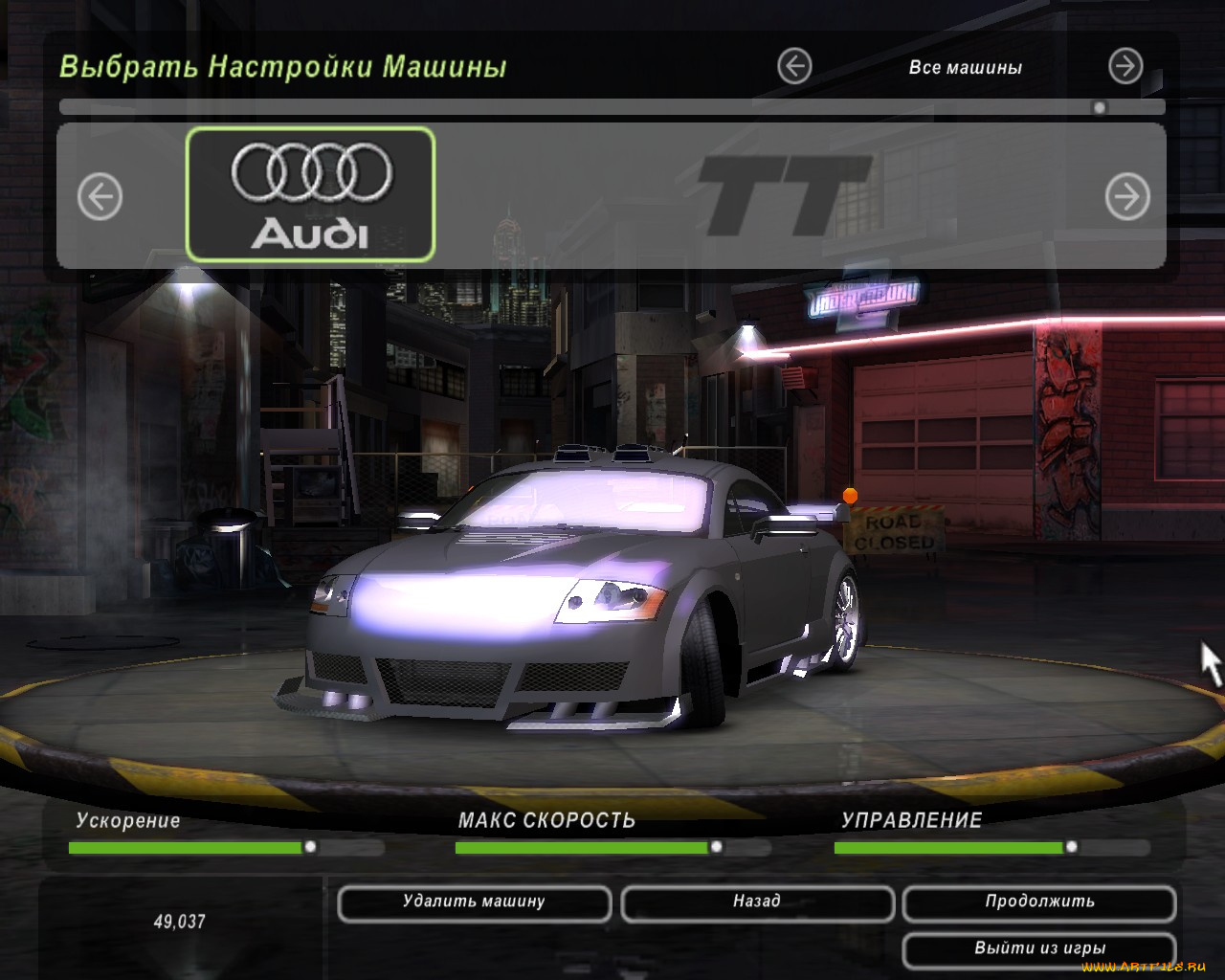1225x980 pixels.
Task: Click the Удалить машину button
Action: (474, 902)
